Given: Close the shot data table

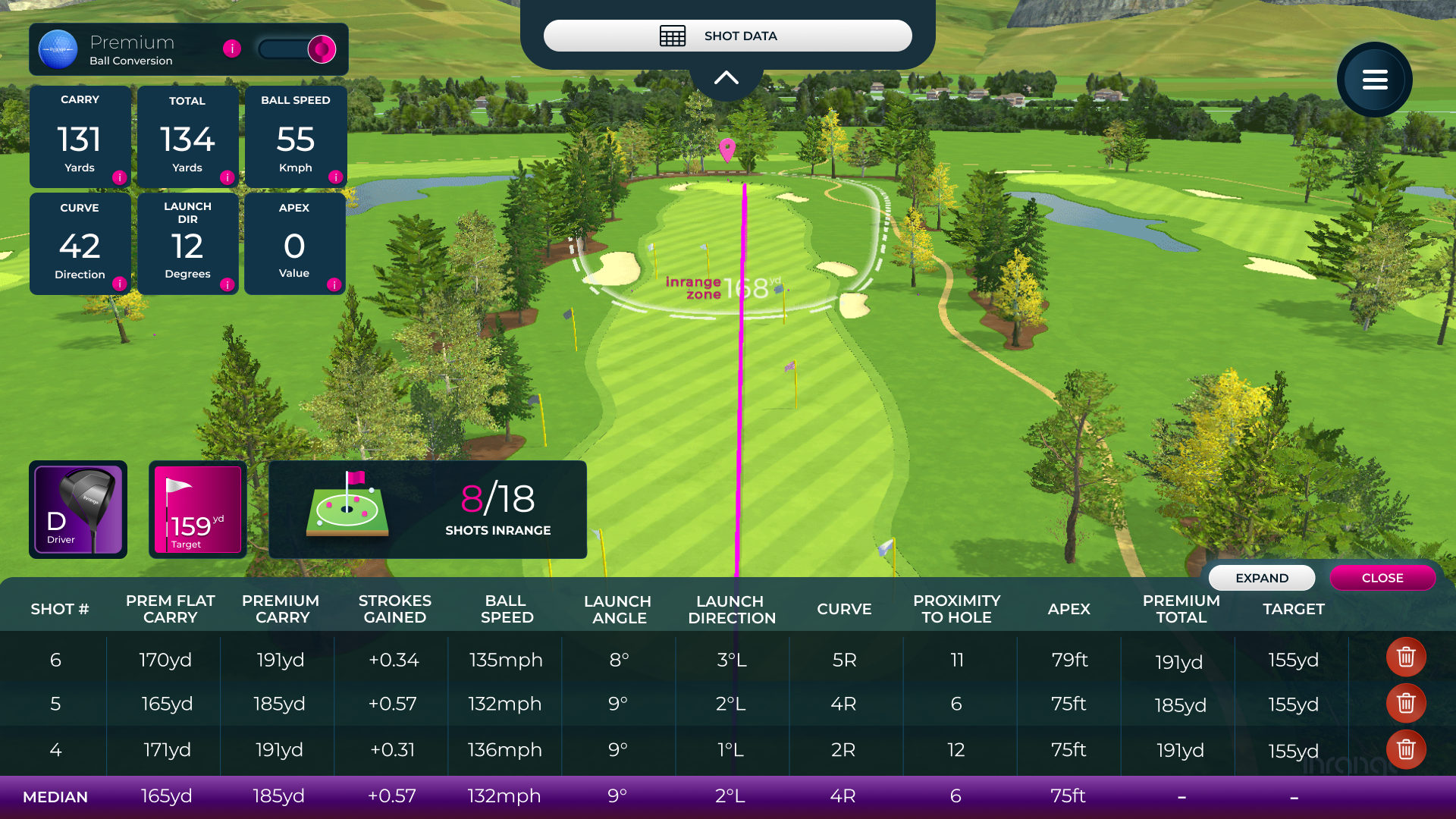Looking at the screenshot, I should coord(1382,578).
